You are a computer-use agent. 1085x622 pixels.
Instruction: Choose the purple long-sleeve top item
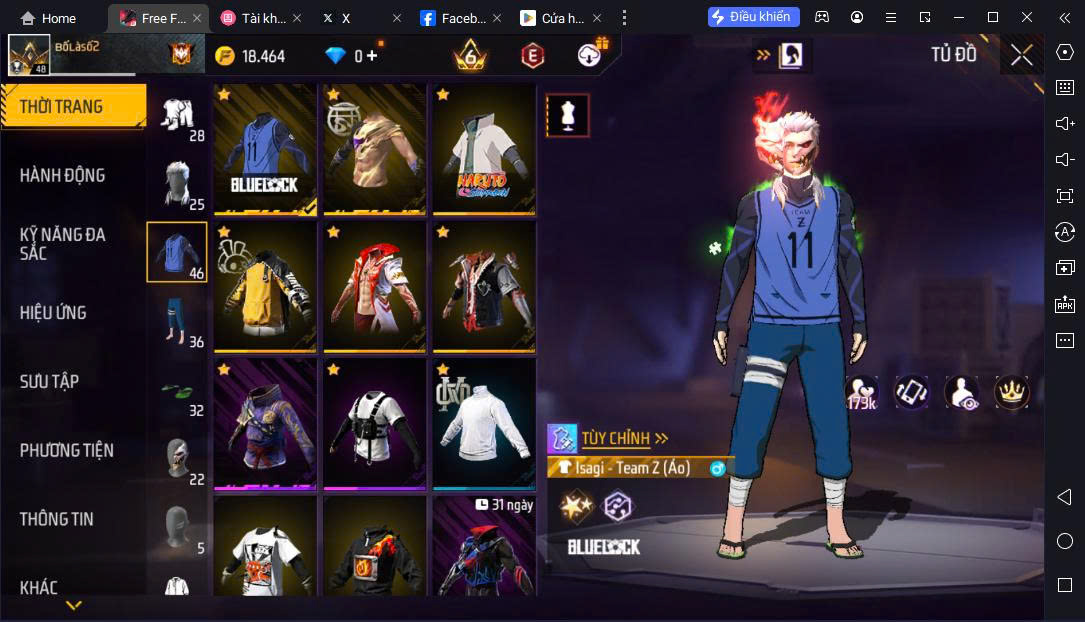pyautogui.click(x=265, y=424)
